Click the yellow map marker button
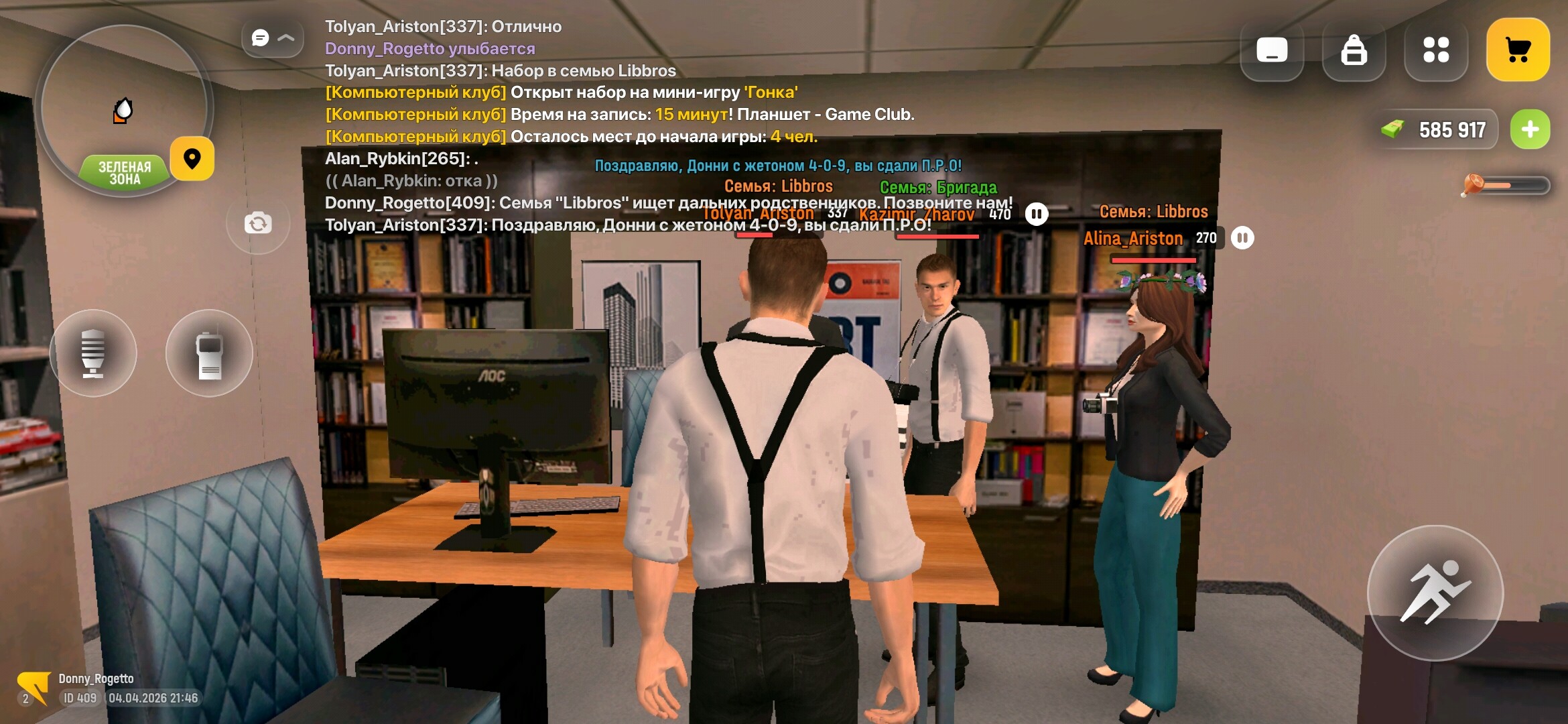Viewport: 1568px width, 724px height. tap(192, 159)
